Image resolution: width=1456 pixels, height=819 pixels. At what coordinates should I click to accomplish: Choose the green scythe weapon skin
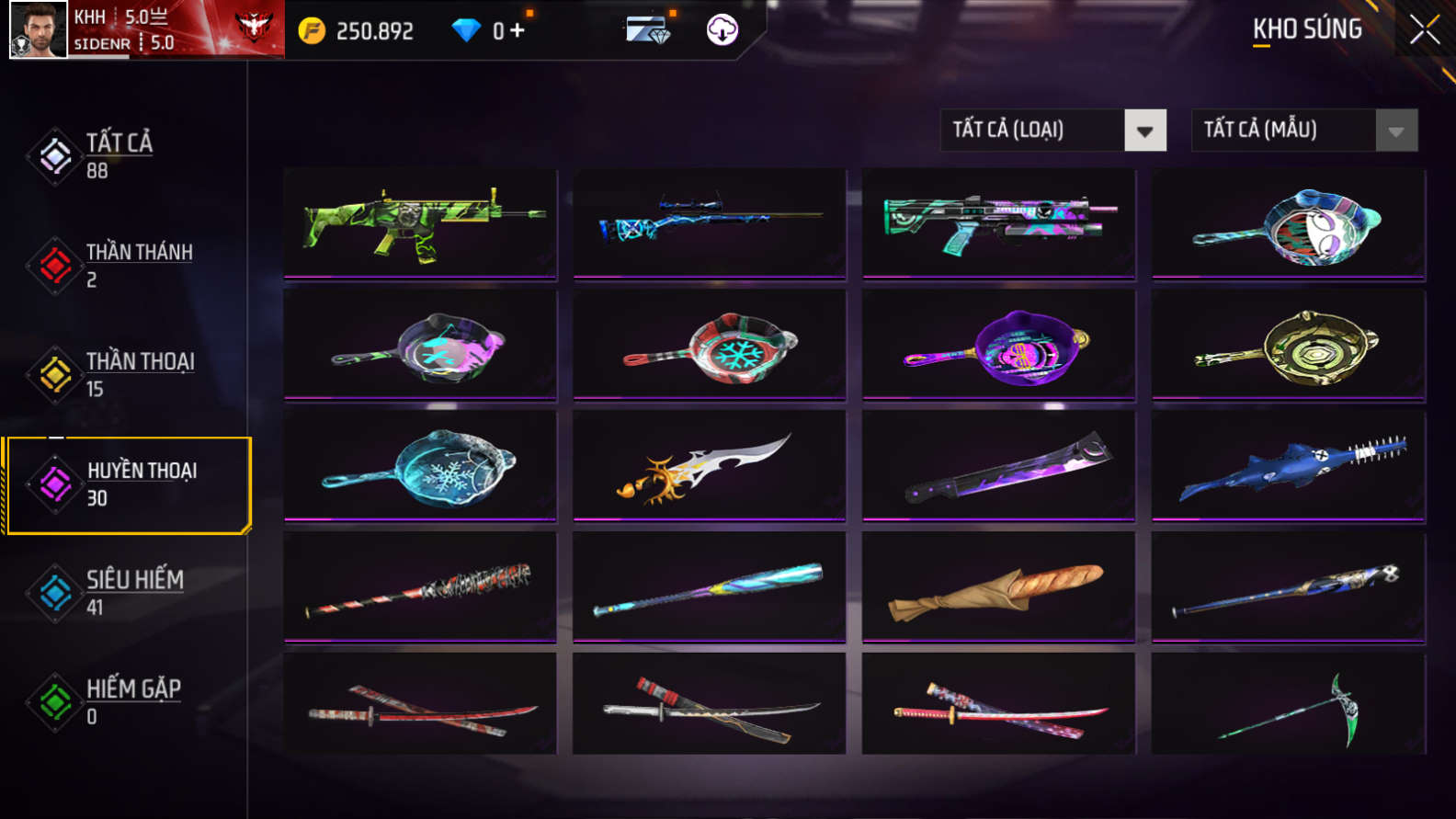(x=1288, y=705)
